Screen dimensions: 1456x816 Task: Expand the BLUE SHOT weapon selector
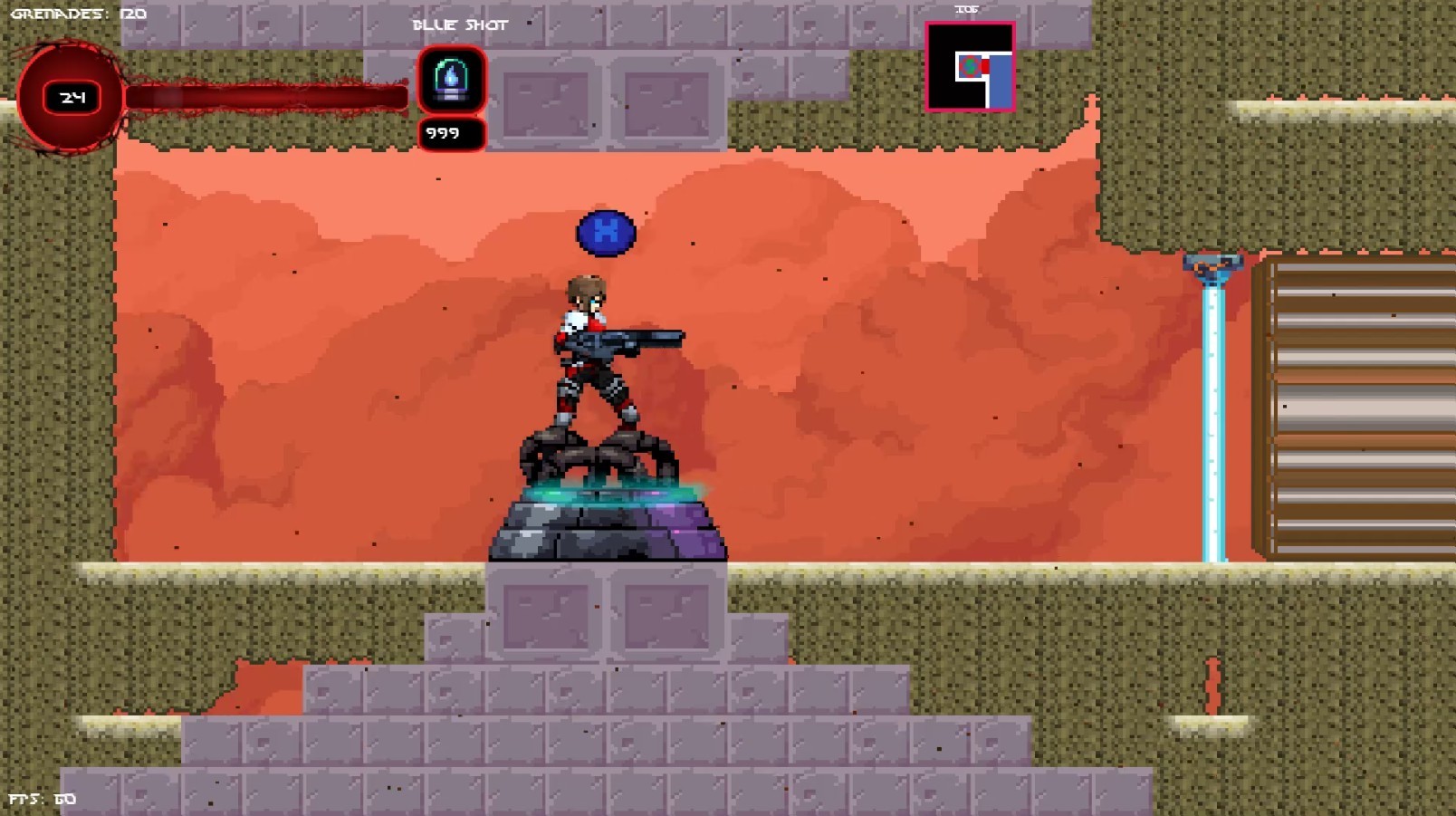(x=450, y=80)
